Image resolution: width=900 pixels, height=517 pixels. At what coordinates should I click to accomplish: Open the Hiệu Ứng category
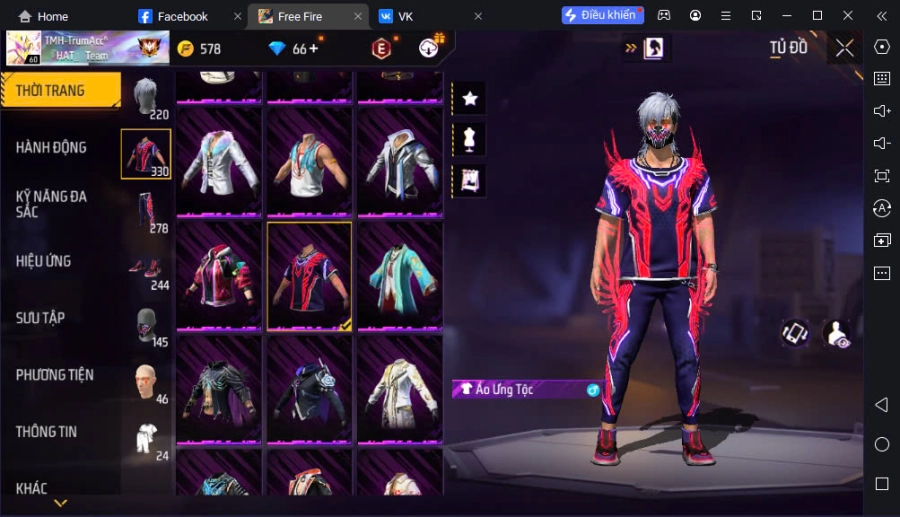pyautogui.click(x=44, y=261)
